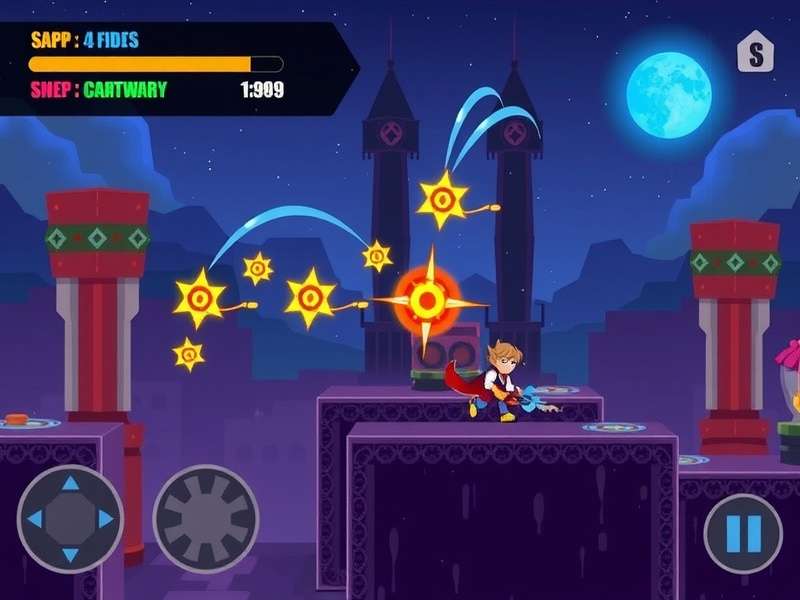Tap the left arrow on the d-pad

[x=35, y=519]
